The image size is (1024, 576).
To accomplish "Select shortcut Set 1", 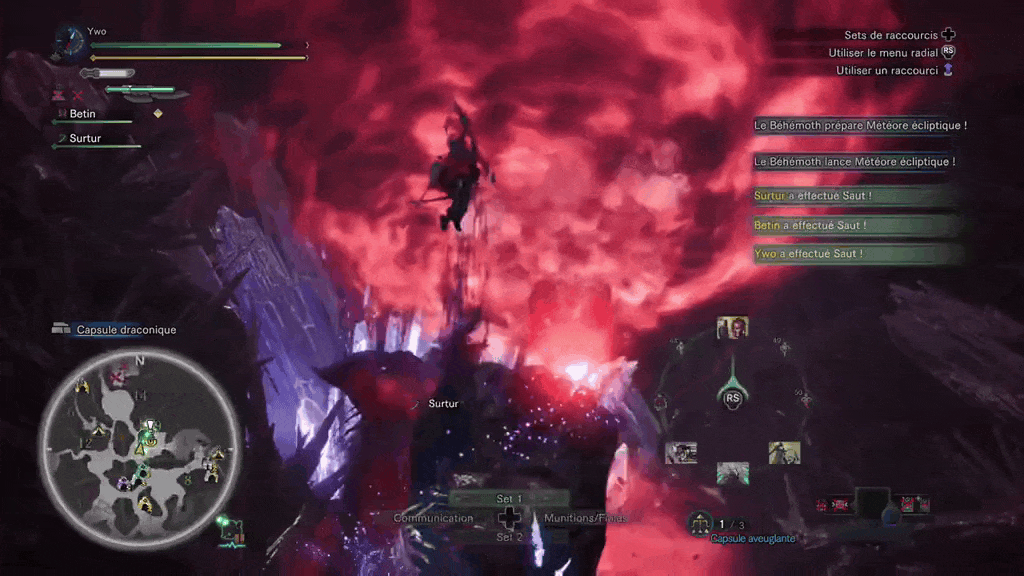I will click(509, 498).
